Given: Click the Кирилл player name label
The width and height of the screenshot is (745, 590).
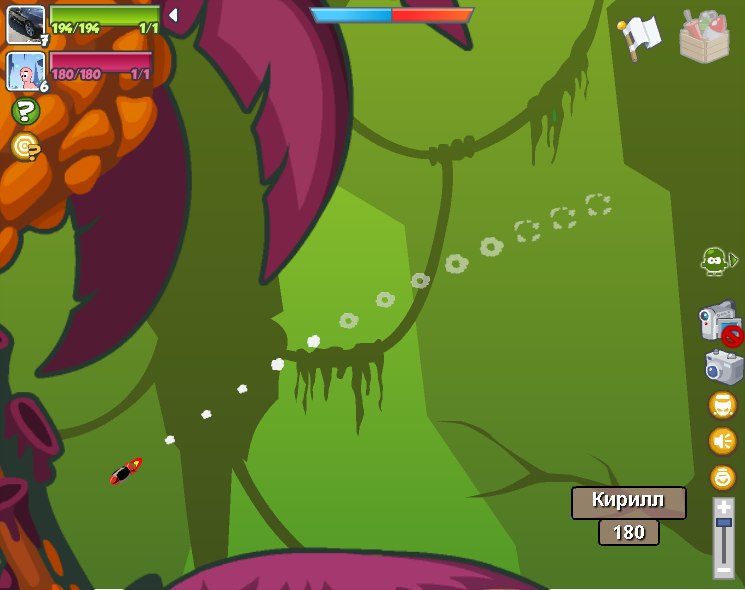Looking at the screenshot, I should [628, 502].
